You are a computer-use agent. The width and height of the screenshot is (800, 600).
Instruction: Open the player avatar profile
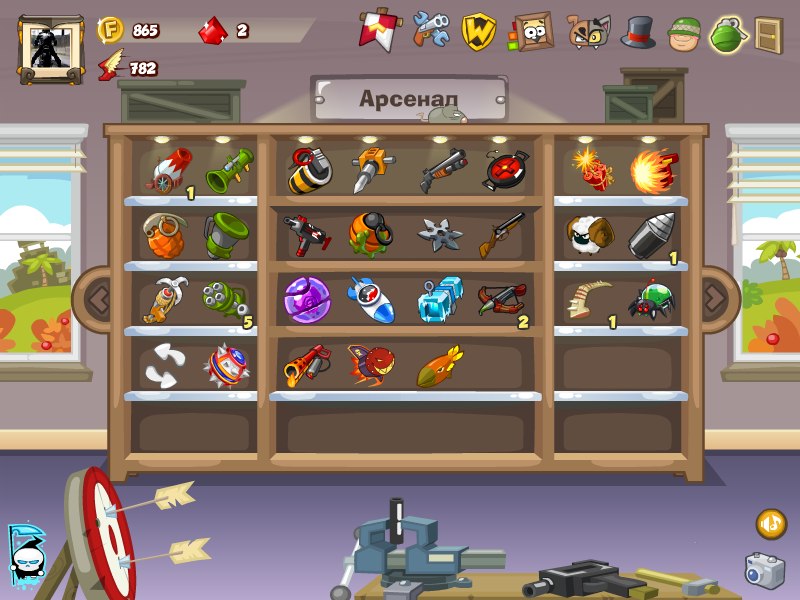pos(50,48)
